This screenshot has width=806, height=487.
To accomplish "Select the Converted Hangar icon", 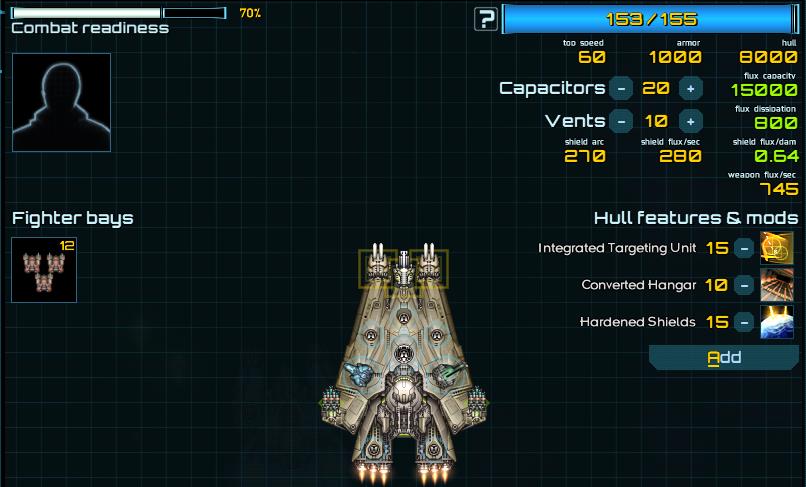I will [777, 285].
